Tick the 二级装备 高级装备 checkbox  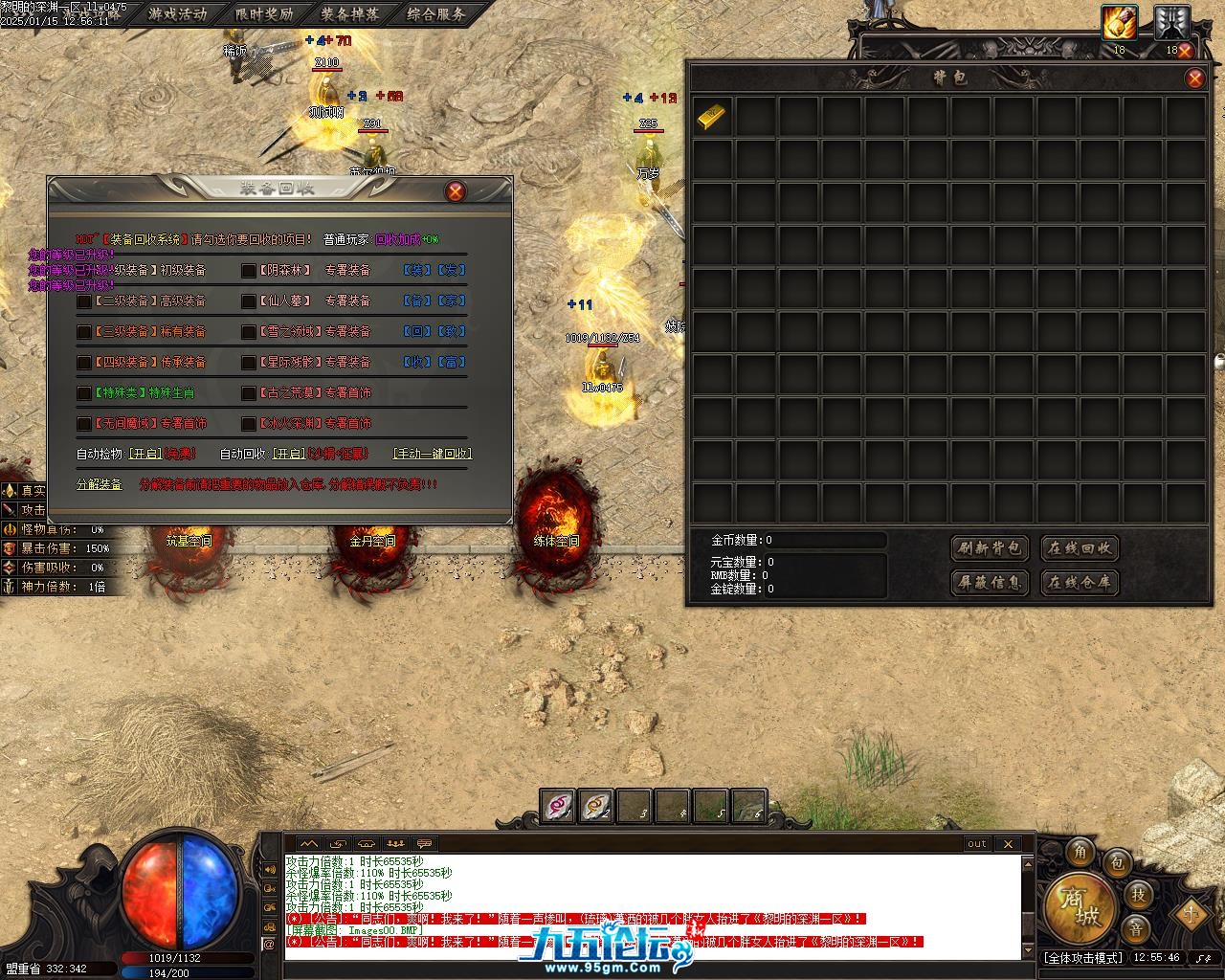tap(84, 301)
